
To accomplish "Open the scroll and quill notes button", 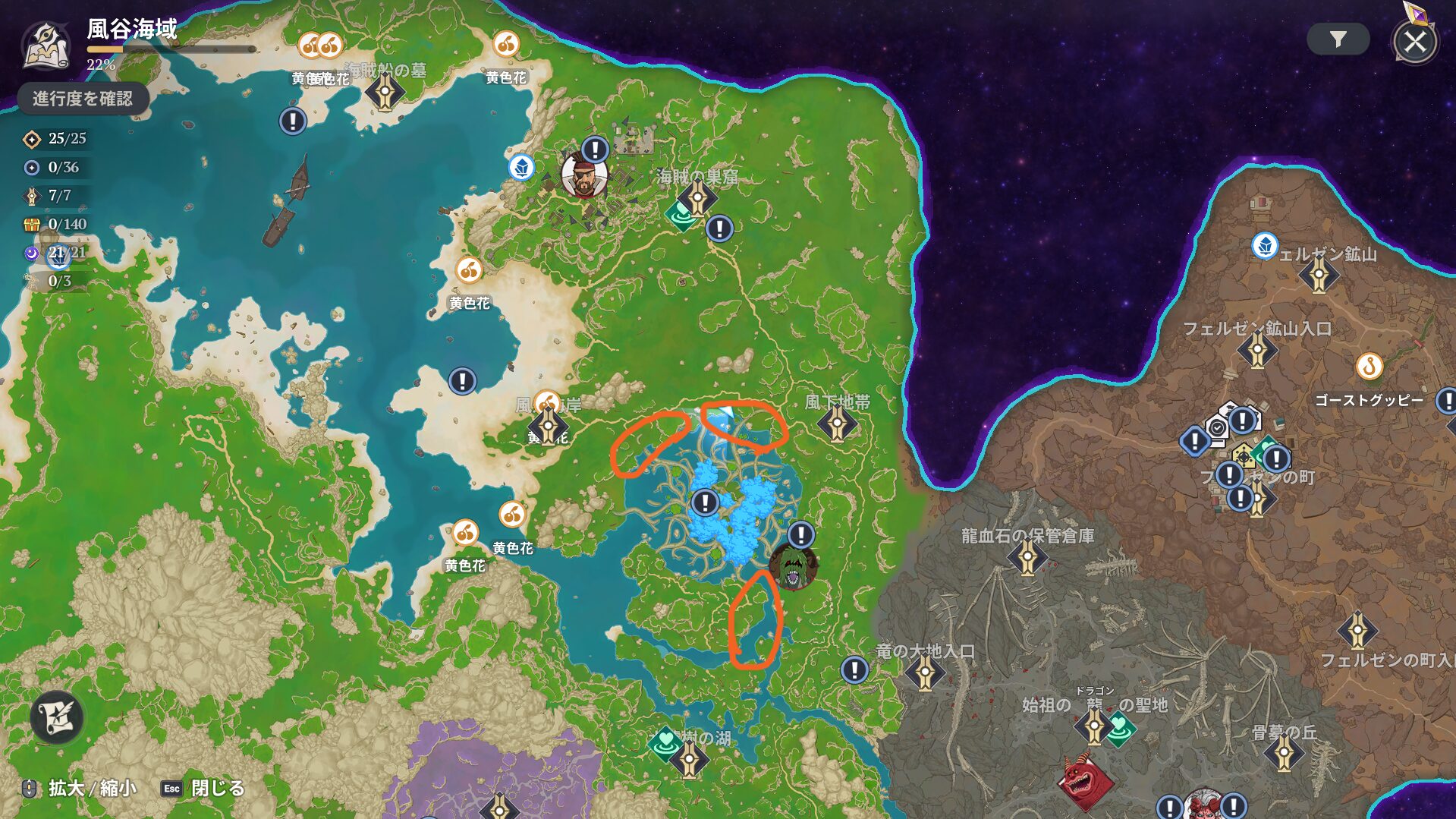I will 57,717.
